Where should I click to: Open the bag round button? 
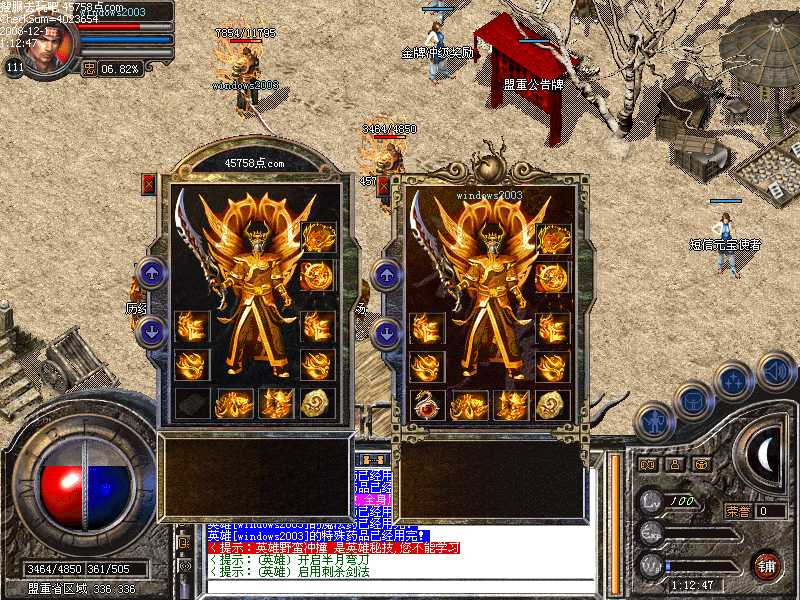coord(693,401)
